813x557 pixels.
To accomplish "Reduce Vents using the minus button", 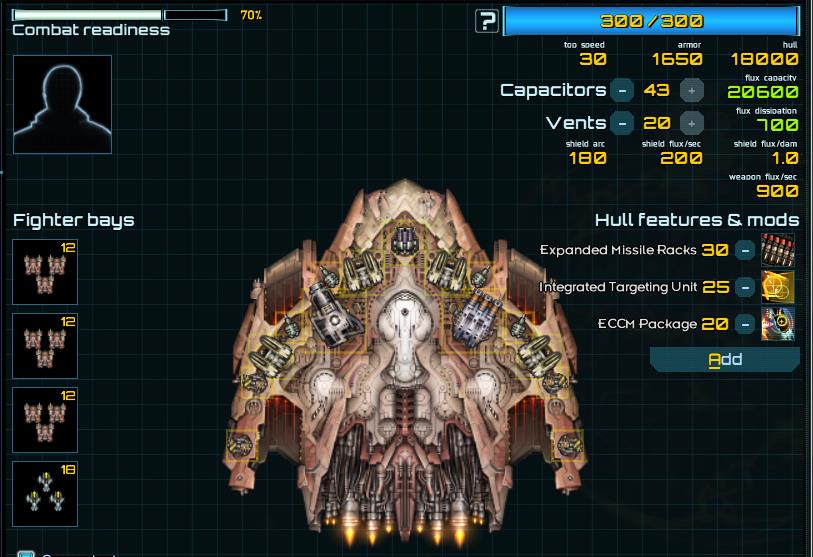I will [622, 123].
